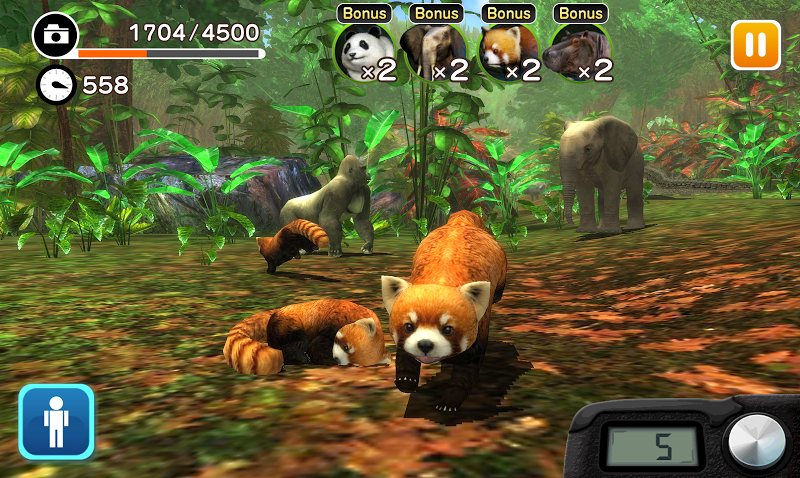Select the panda bonus icon
Screen dimensions: 800x478
pos(364,50)
